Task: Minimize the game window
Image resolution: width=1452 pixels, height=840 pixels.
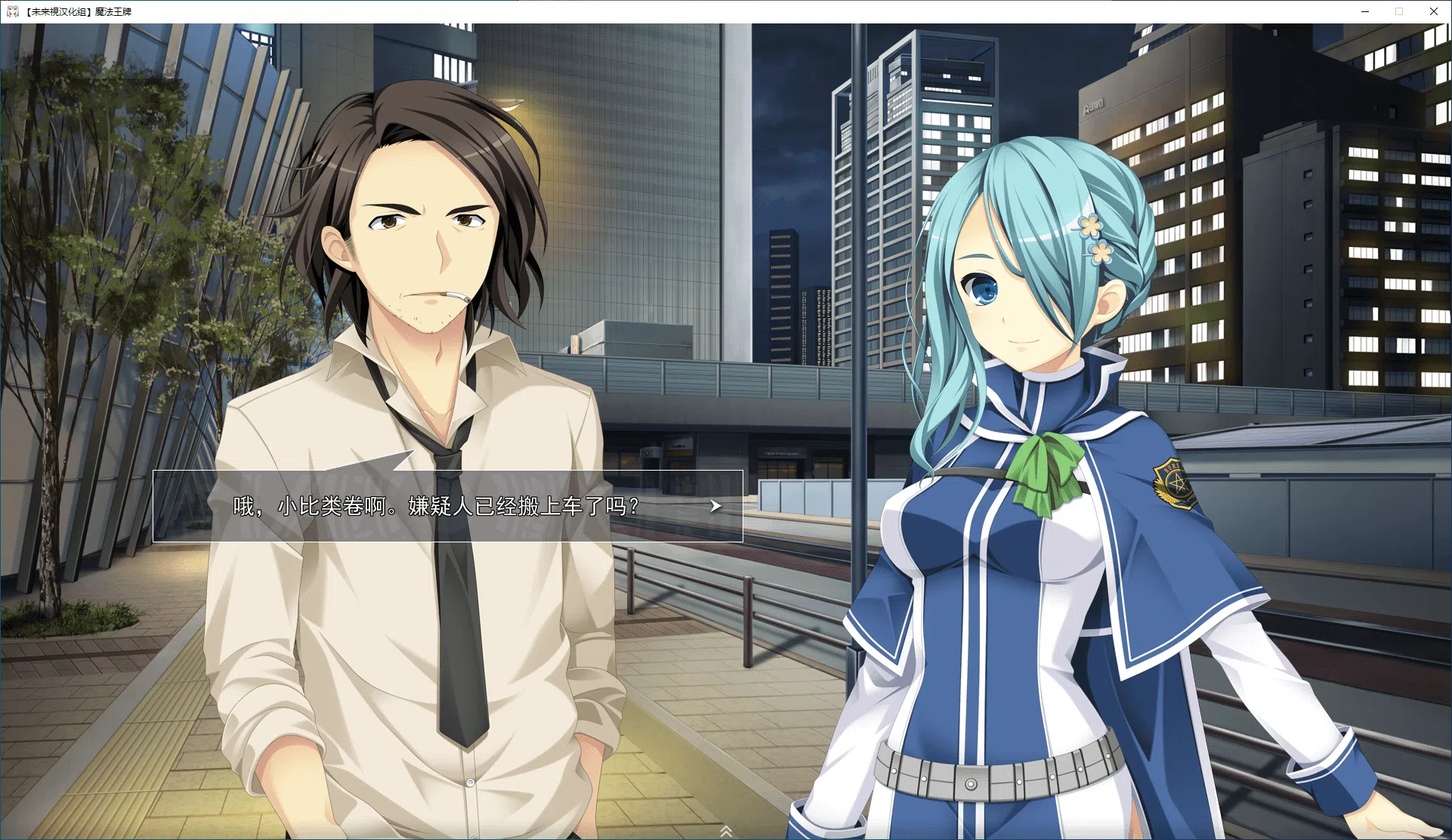Action: [1365, 11]
